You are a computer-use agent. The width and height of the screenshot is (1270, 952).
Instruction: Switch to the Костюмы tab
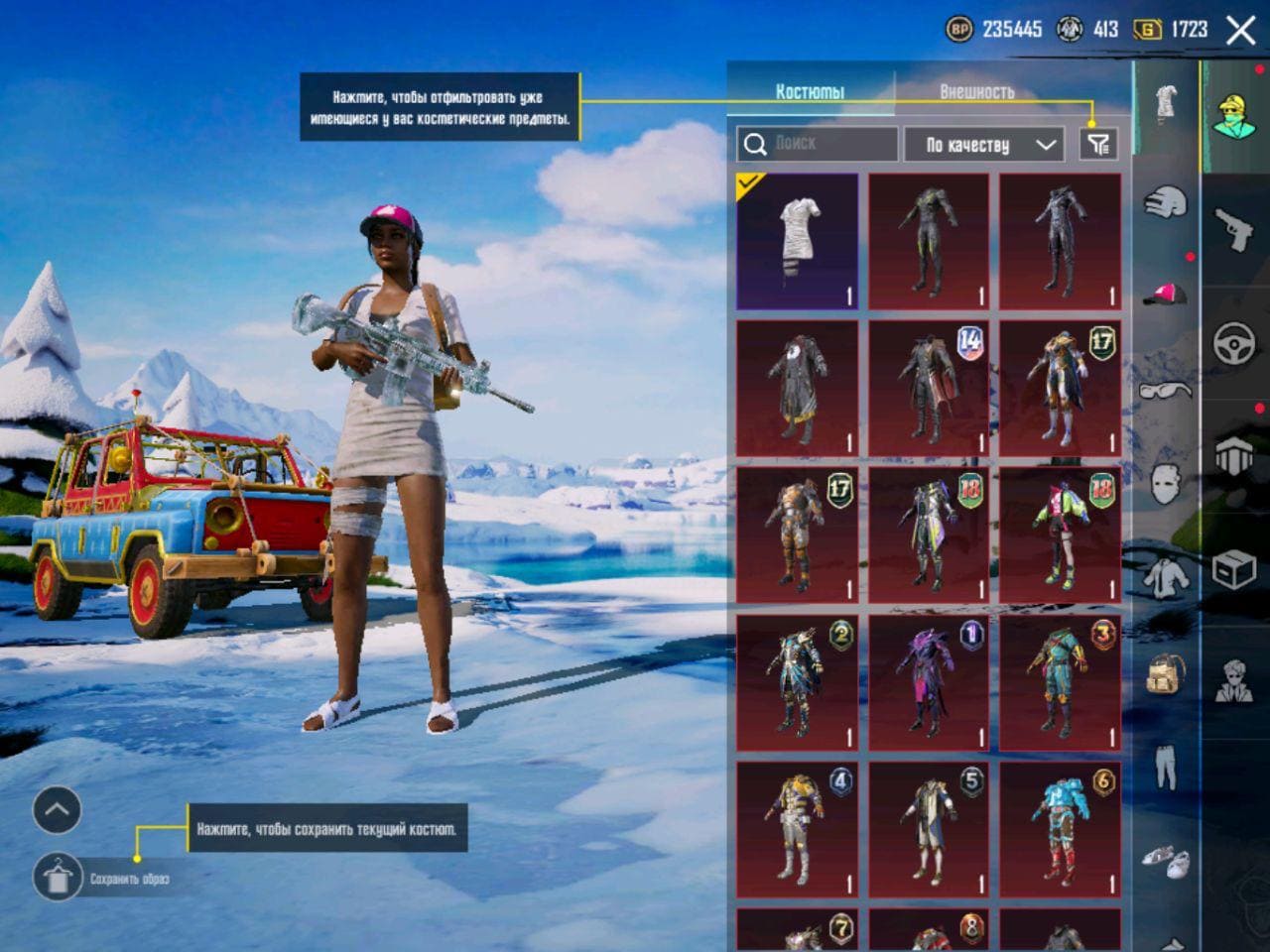(x=810, y=91)
